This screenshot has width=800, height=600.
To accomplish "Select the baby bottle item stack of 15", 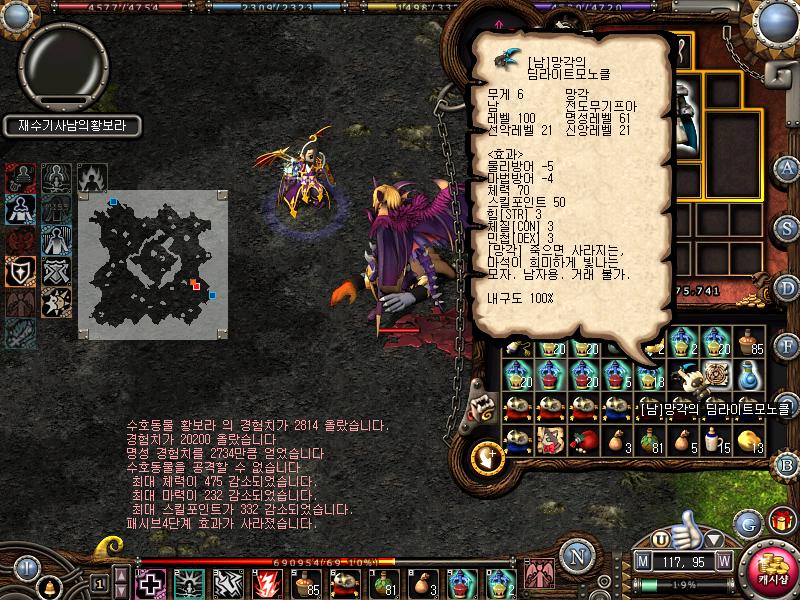I will 715,440.
